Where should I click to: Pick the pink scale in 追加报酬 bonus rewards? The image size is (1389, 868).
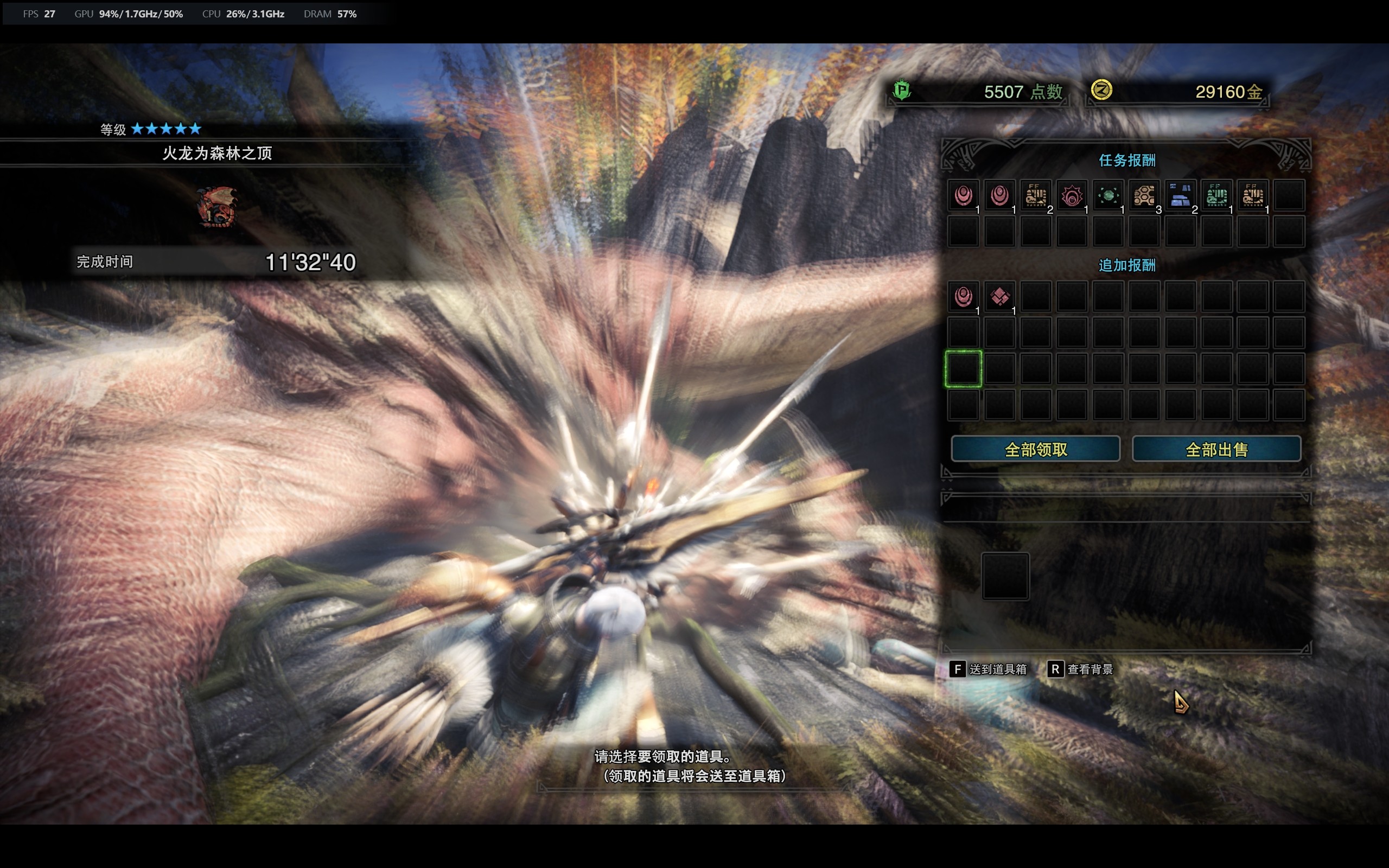pos(964,297)
